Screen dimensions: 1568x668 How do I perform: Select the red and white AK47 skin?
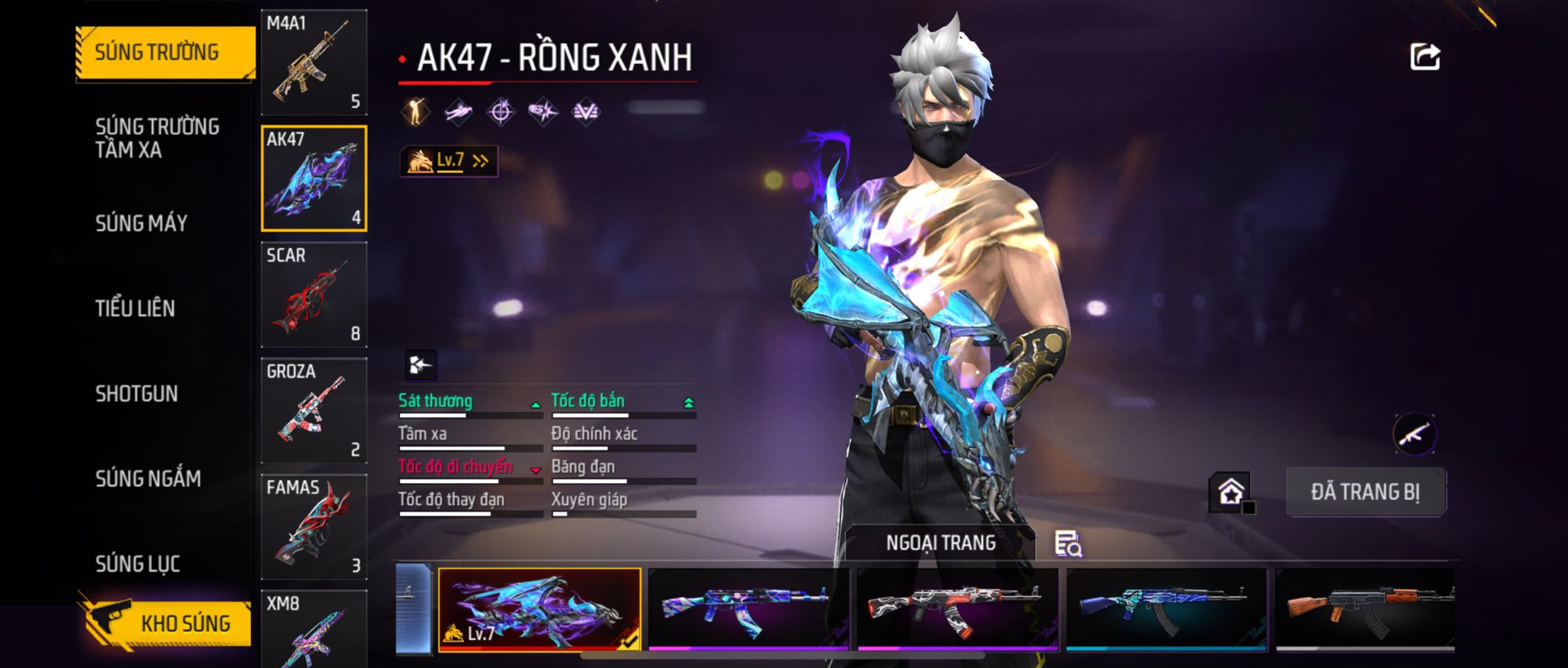[x=957, y=608]
